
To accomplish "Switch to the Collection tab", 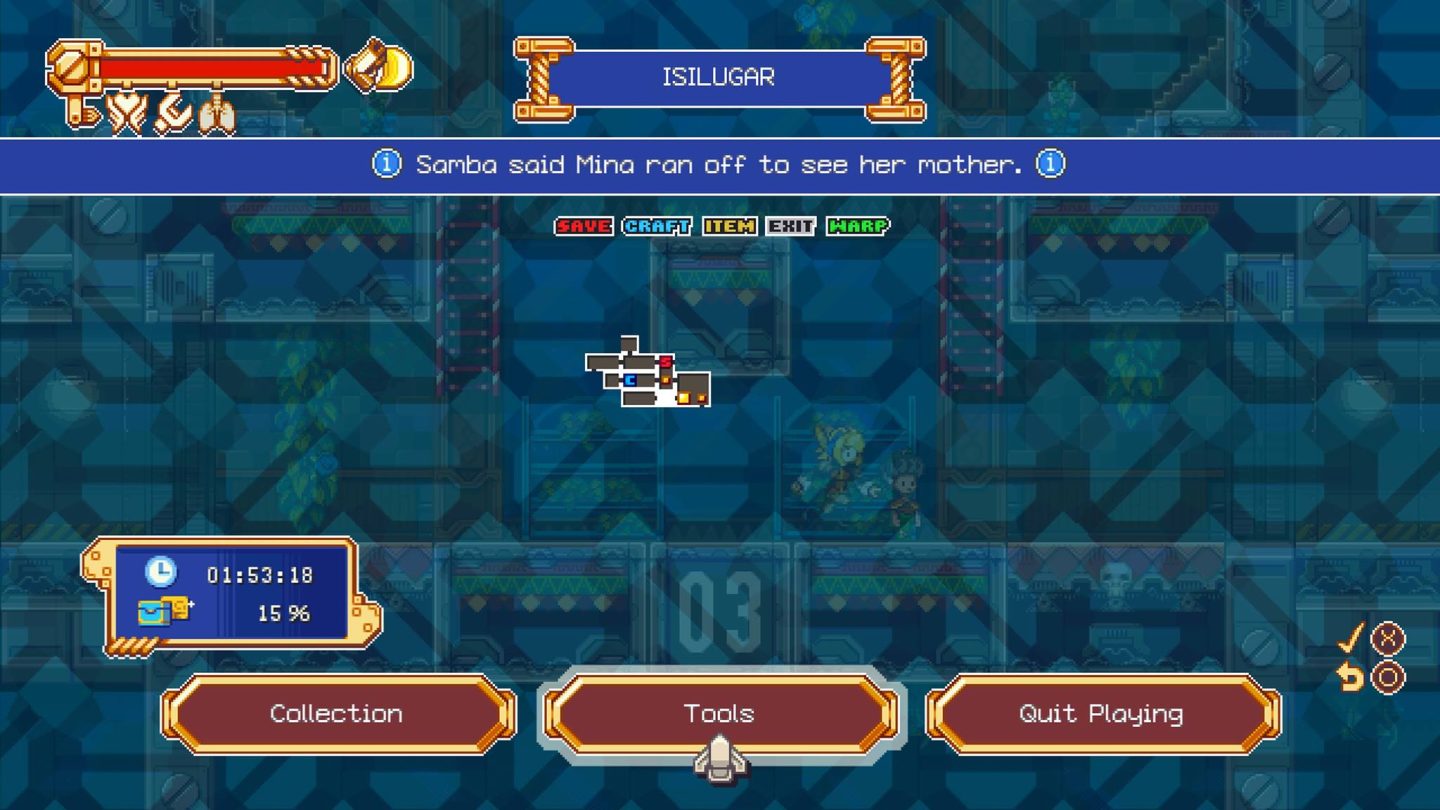I will (336, 714).
